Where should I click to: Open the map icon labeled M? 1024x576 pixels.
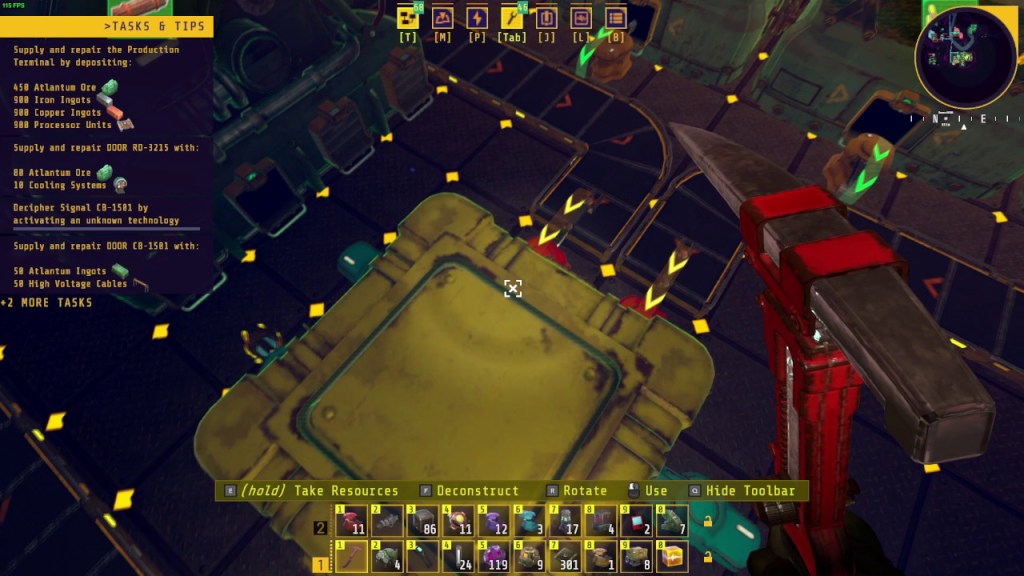click(442, 18)
